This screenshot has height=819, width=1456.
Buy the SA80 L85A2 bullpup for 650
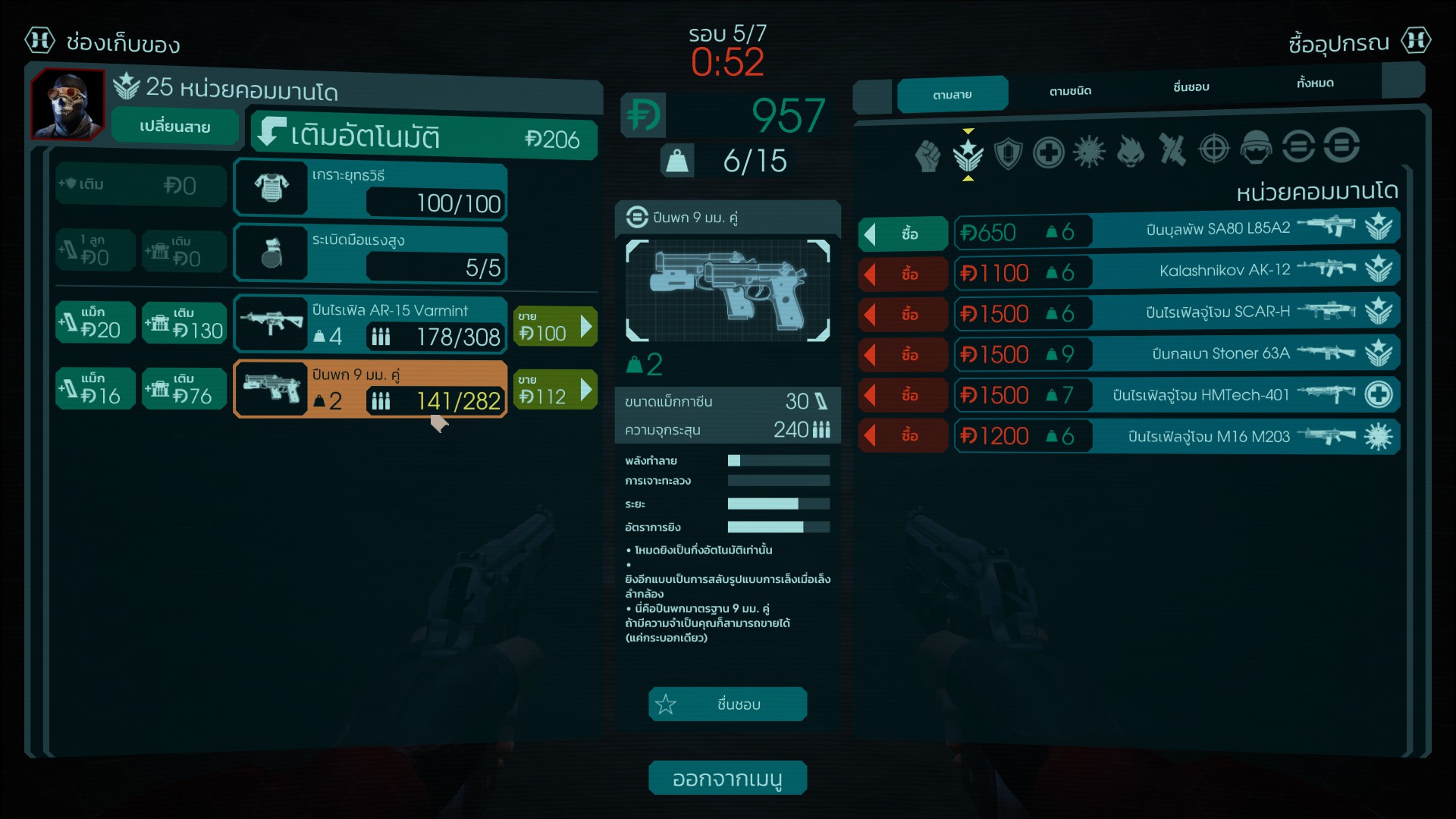click(902, 234)
